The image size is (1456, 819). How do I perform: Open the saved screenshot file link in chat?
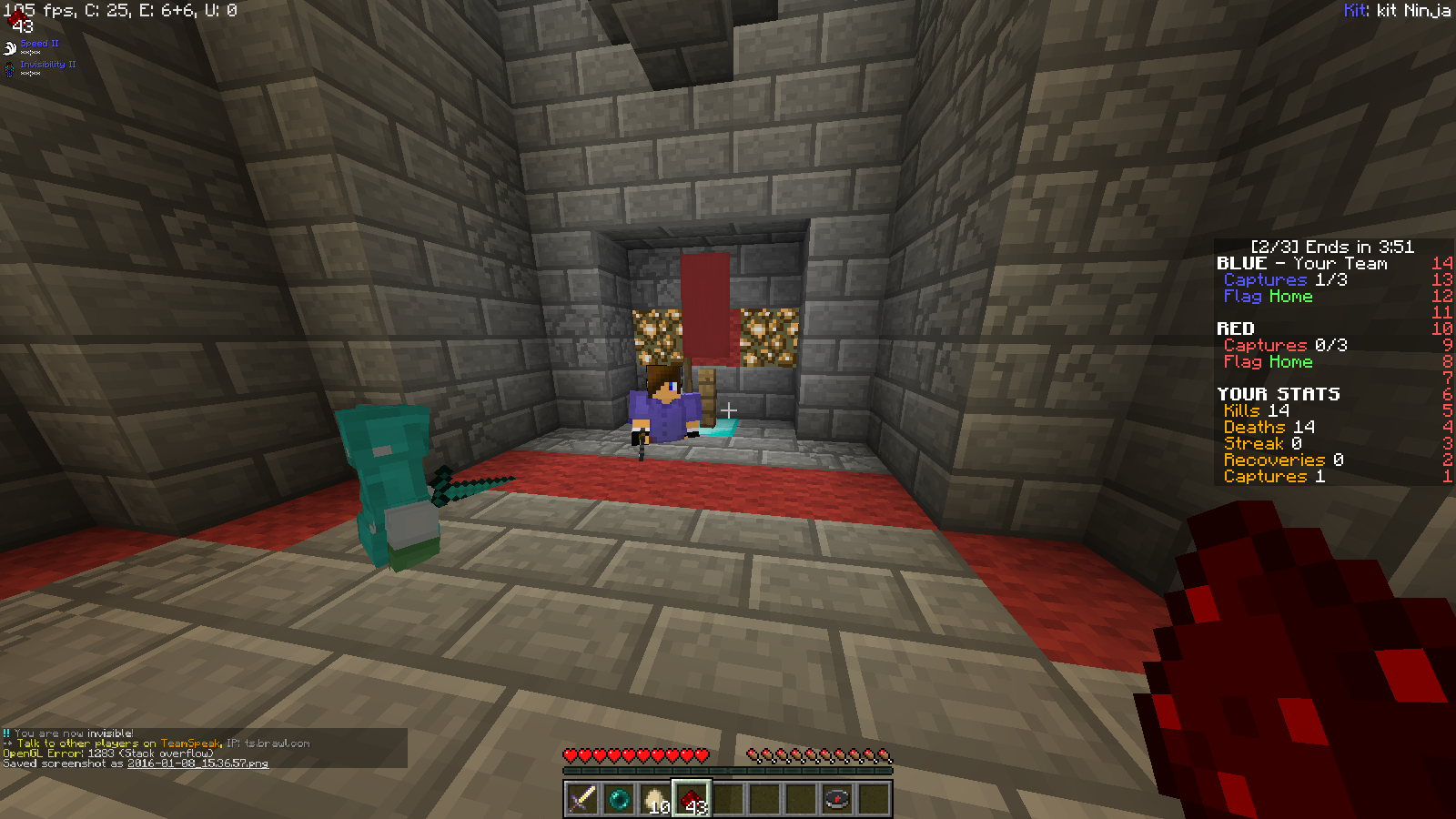coord(197,763)
